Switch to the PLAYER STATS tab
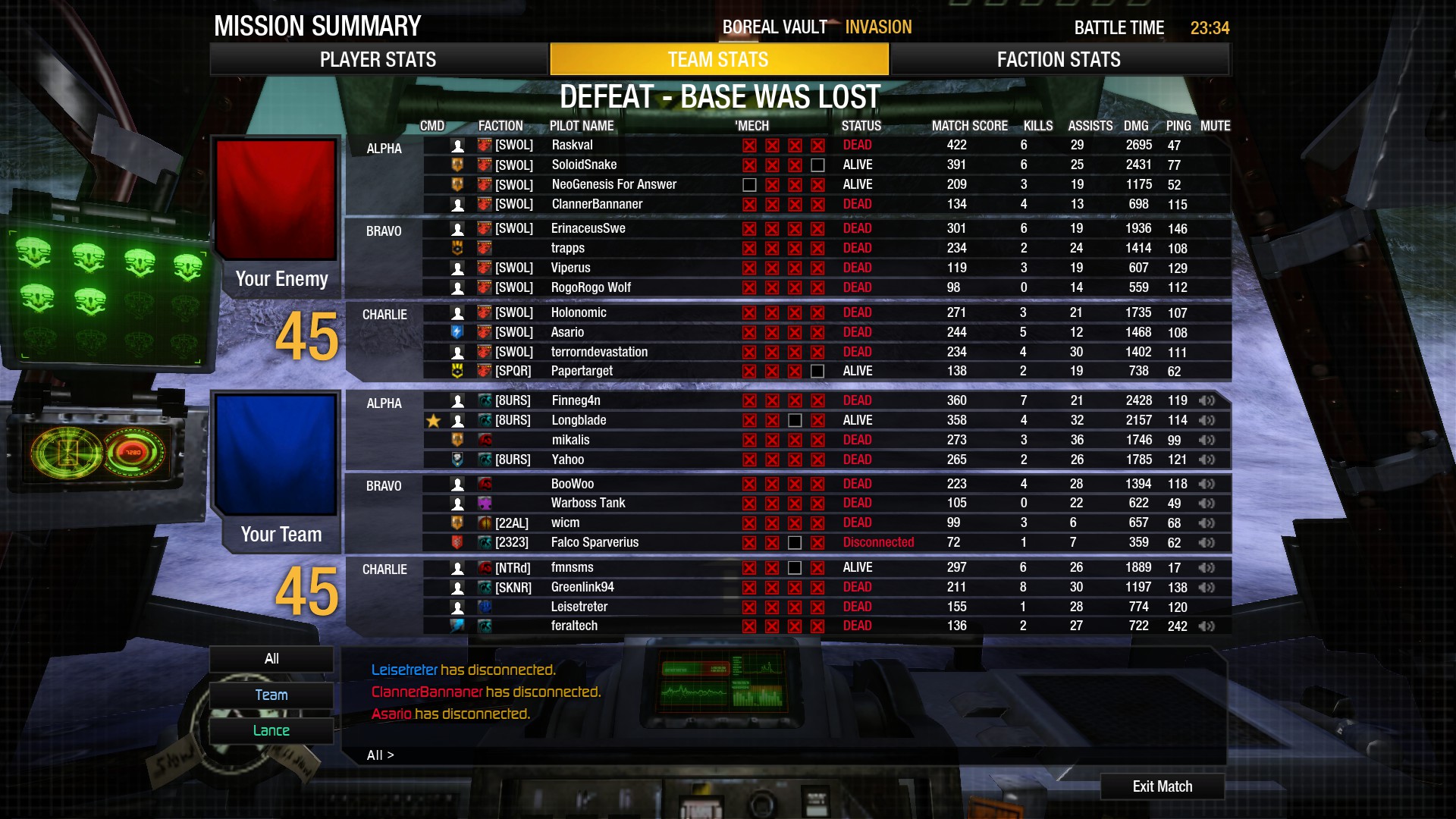The image size is (1456, 819). [x=379, y=59]
